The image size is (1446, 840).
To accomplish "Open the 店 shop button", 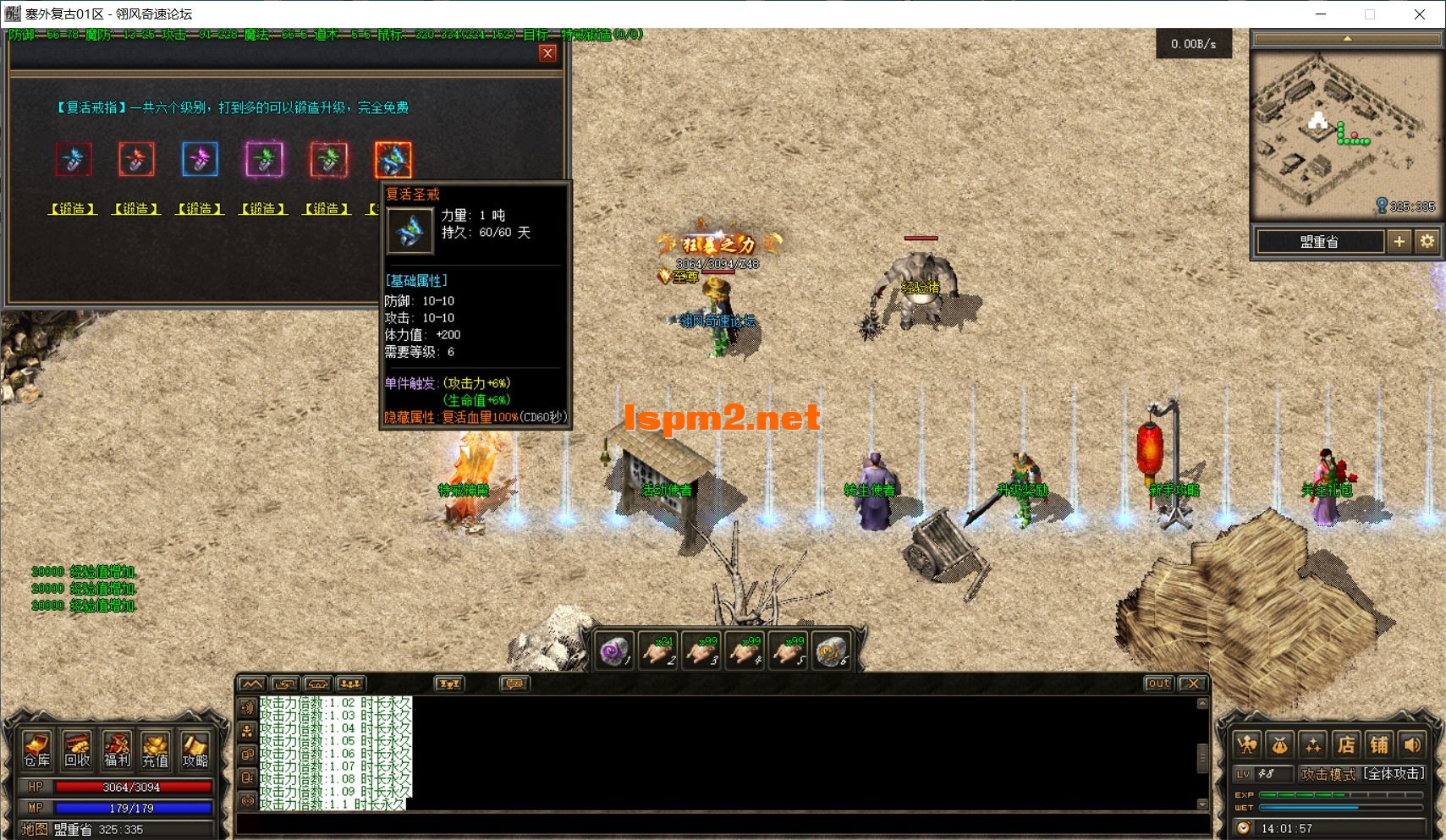I will pyautogui.click(x=1345, y=745).
